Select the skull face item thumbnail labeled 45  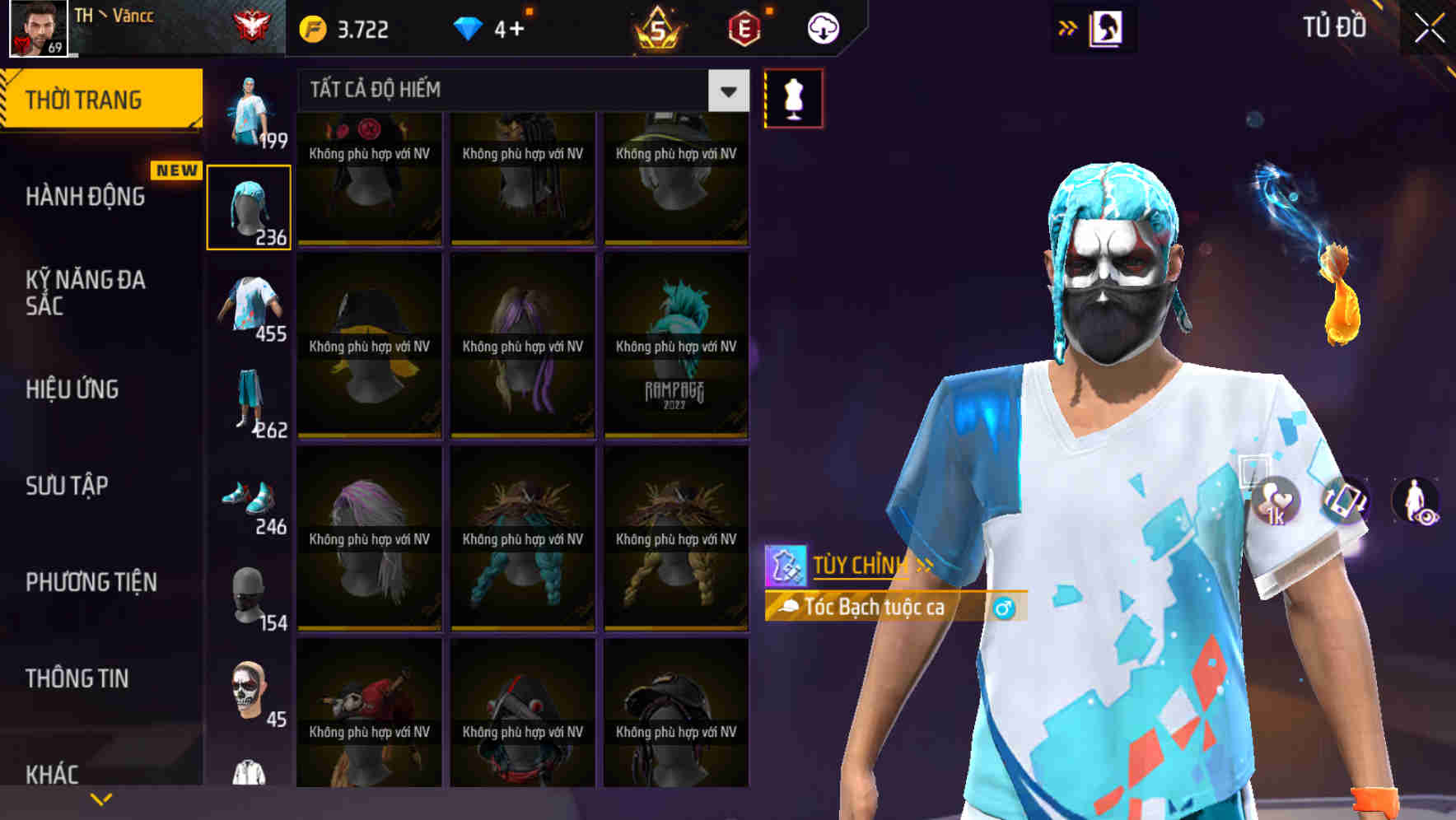pos(246,690)
